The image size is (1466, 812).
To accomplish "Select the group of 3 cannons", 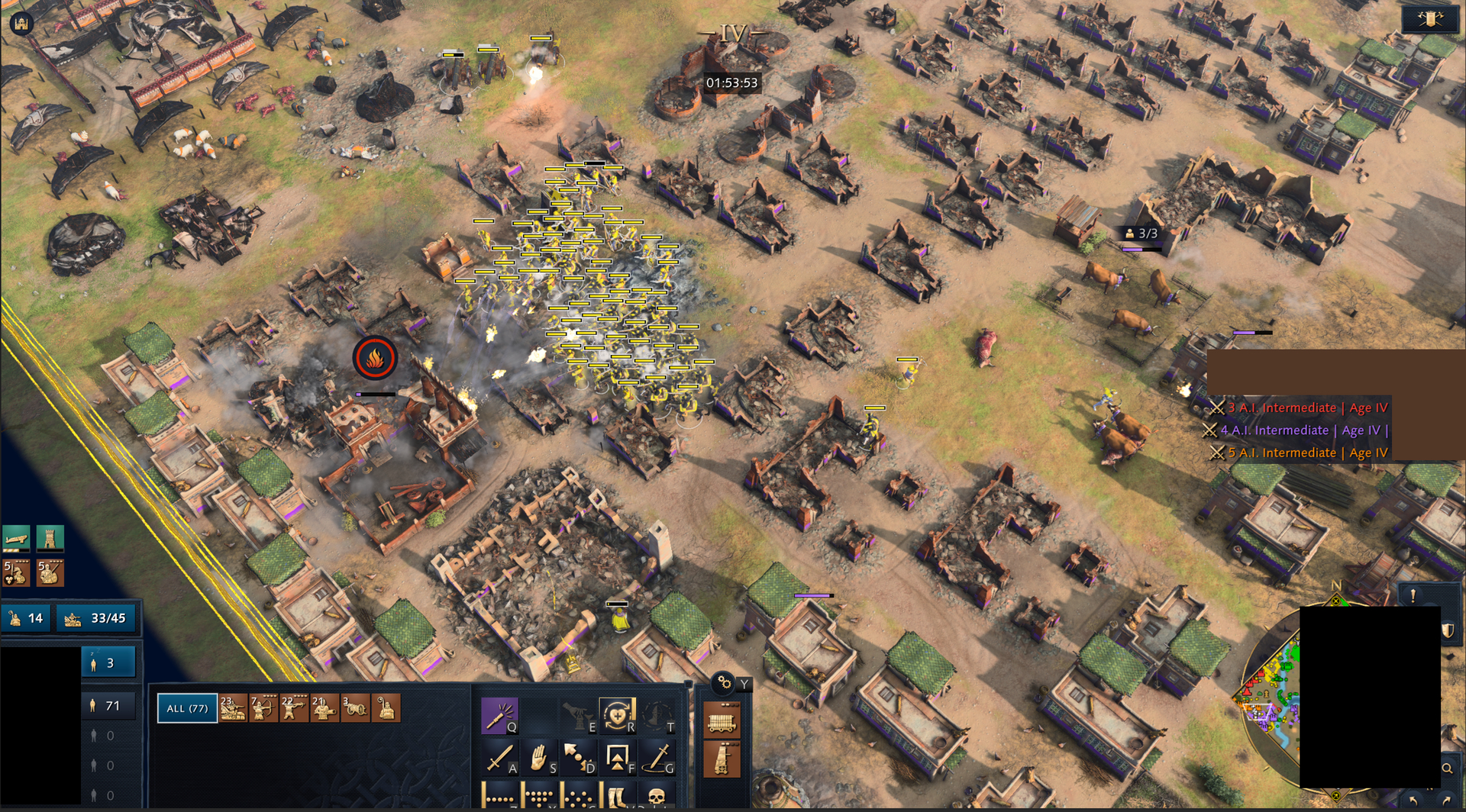I will click(x=355, y=708).
